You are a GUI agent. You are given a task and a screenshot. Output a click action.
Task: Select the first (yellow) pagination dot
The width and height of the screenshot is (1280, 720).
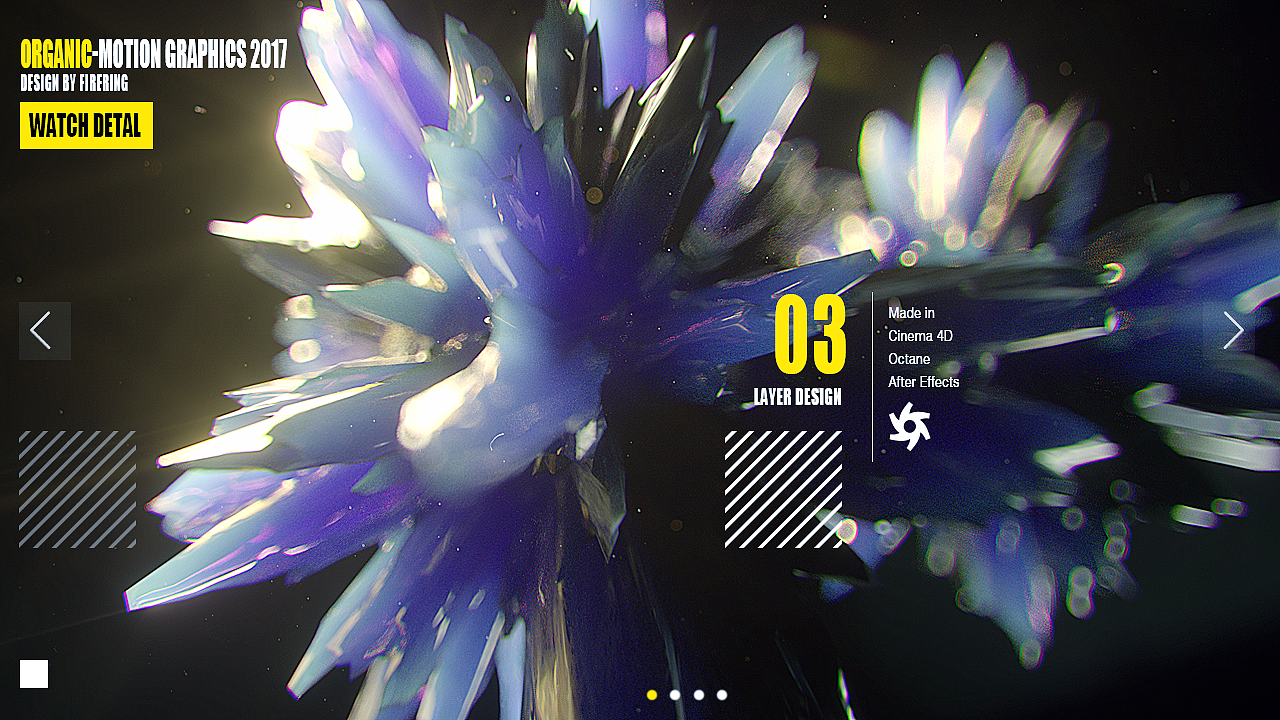click(652, 694)
